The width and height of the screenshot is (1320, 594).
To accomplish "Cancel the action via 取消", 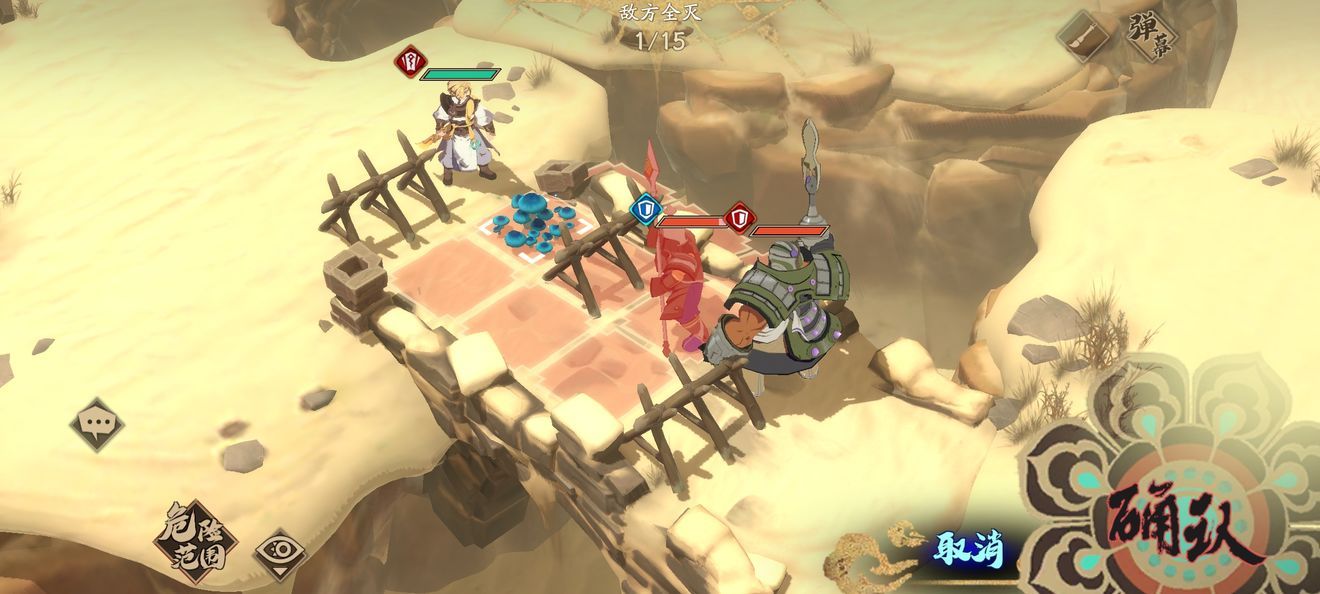I will (x=967, y=549).
